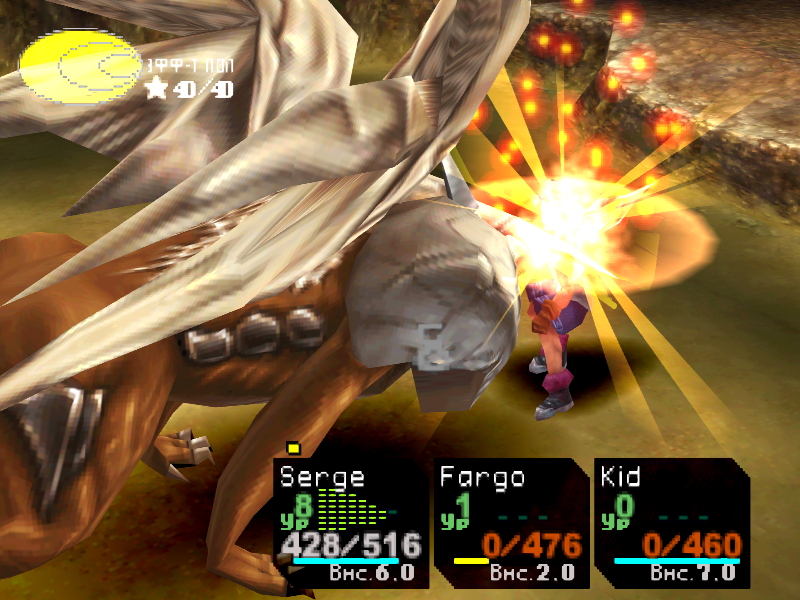Select Fargo's party status panel
The width and height of the screenshot is (800, 600).
click(511, 522)
